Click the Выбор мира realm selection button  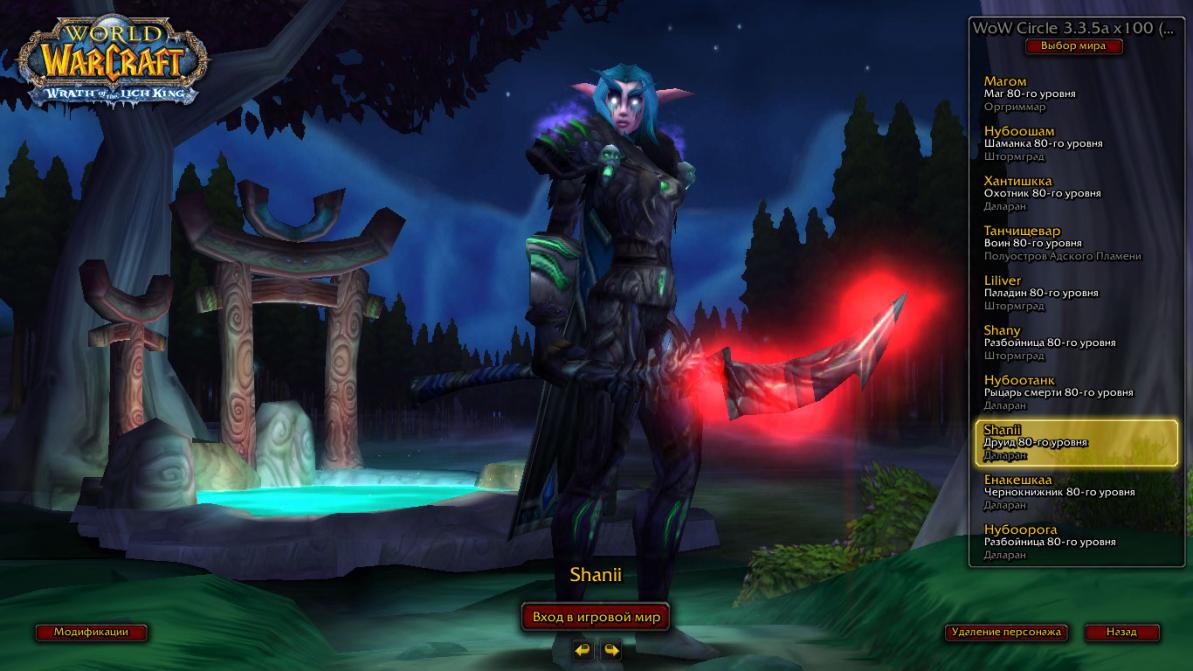(x=1074, y=46)
